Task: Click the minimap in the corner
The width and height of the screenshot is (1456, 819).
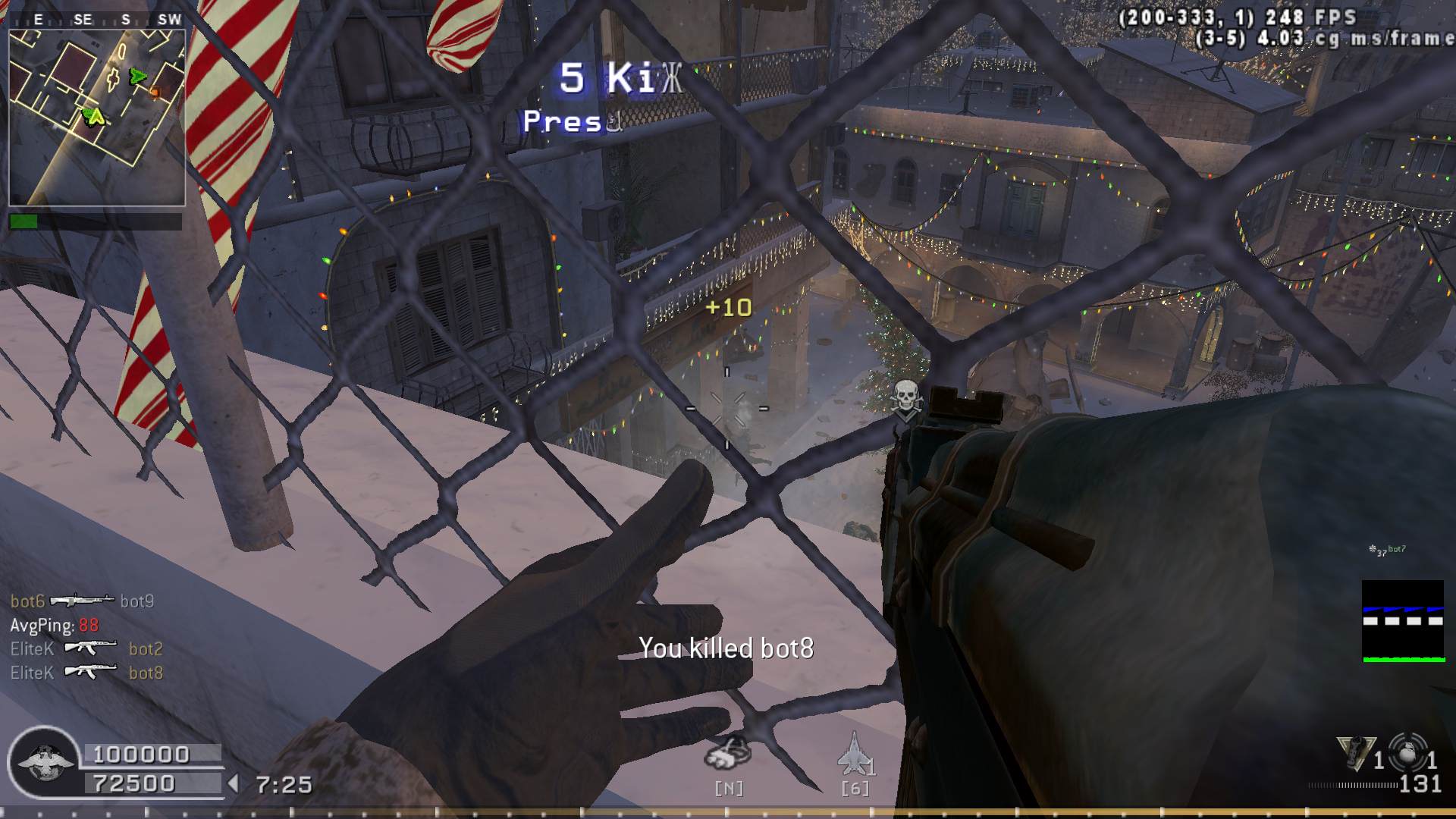Action: click(97, 118)
